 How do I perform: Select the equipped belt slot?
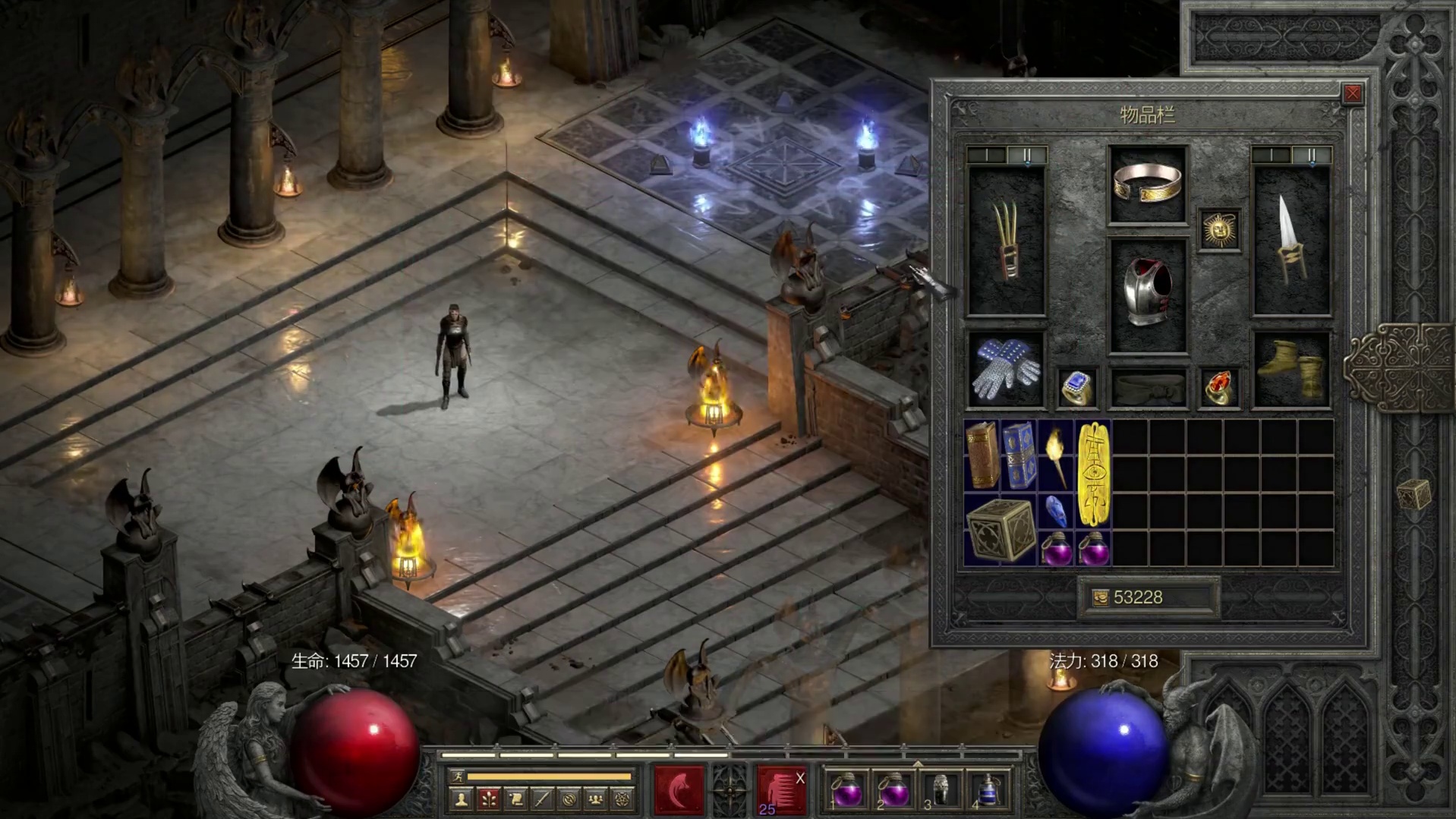[1147, 389]
